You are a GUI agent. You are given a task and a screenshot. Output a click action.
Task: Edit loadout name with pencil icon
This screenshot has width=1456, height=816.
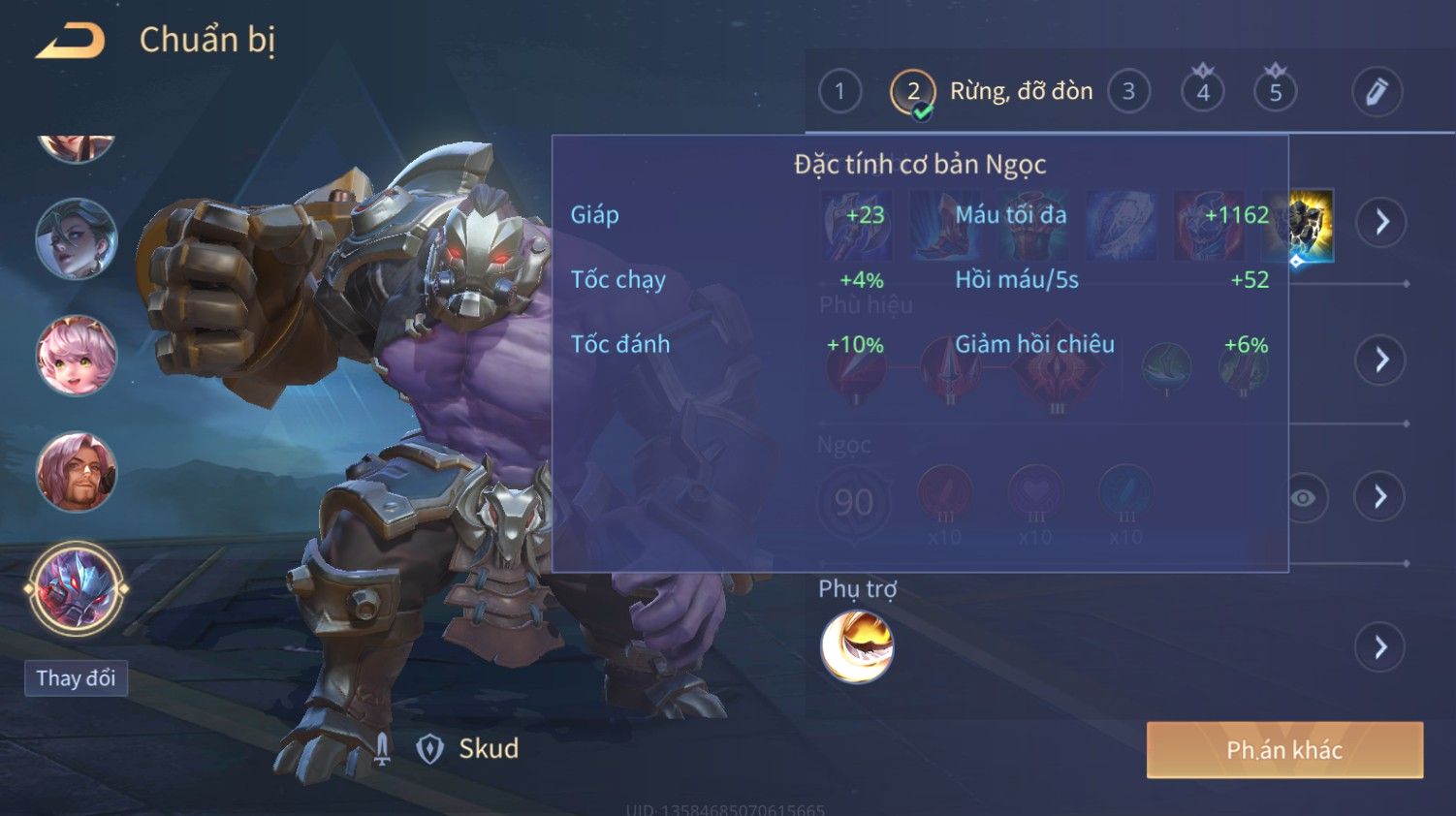tap(1377, 92)
